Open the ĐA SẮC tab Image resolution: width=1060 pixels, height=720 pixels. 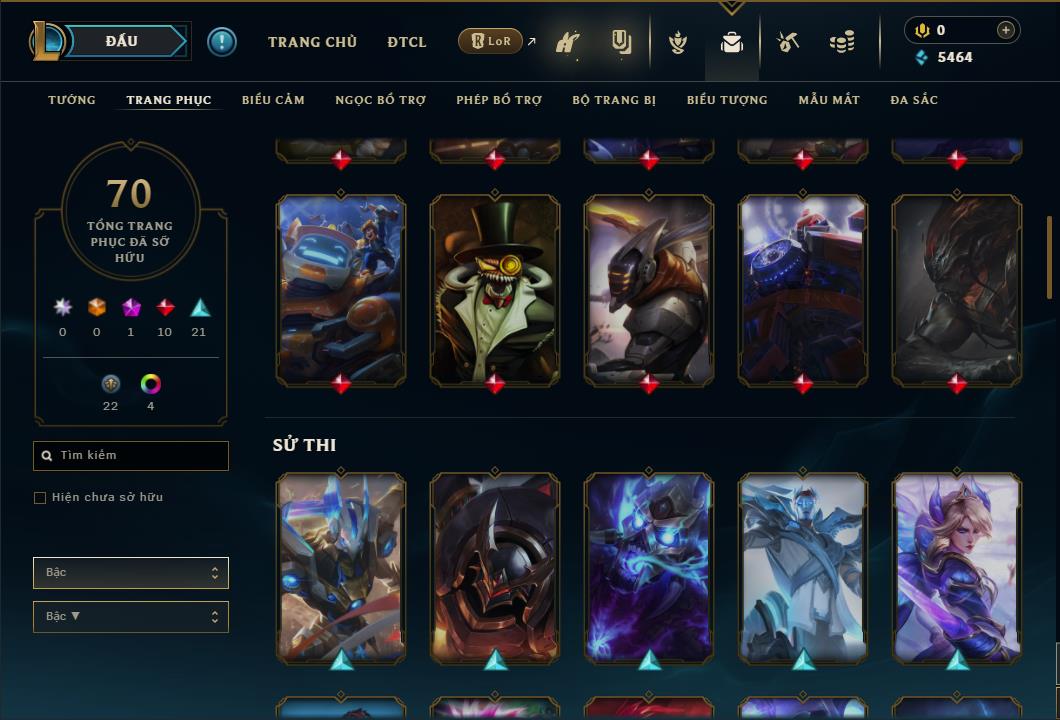pyautogui.click(x=914, y=100)
